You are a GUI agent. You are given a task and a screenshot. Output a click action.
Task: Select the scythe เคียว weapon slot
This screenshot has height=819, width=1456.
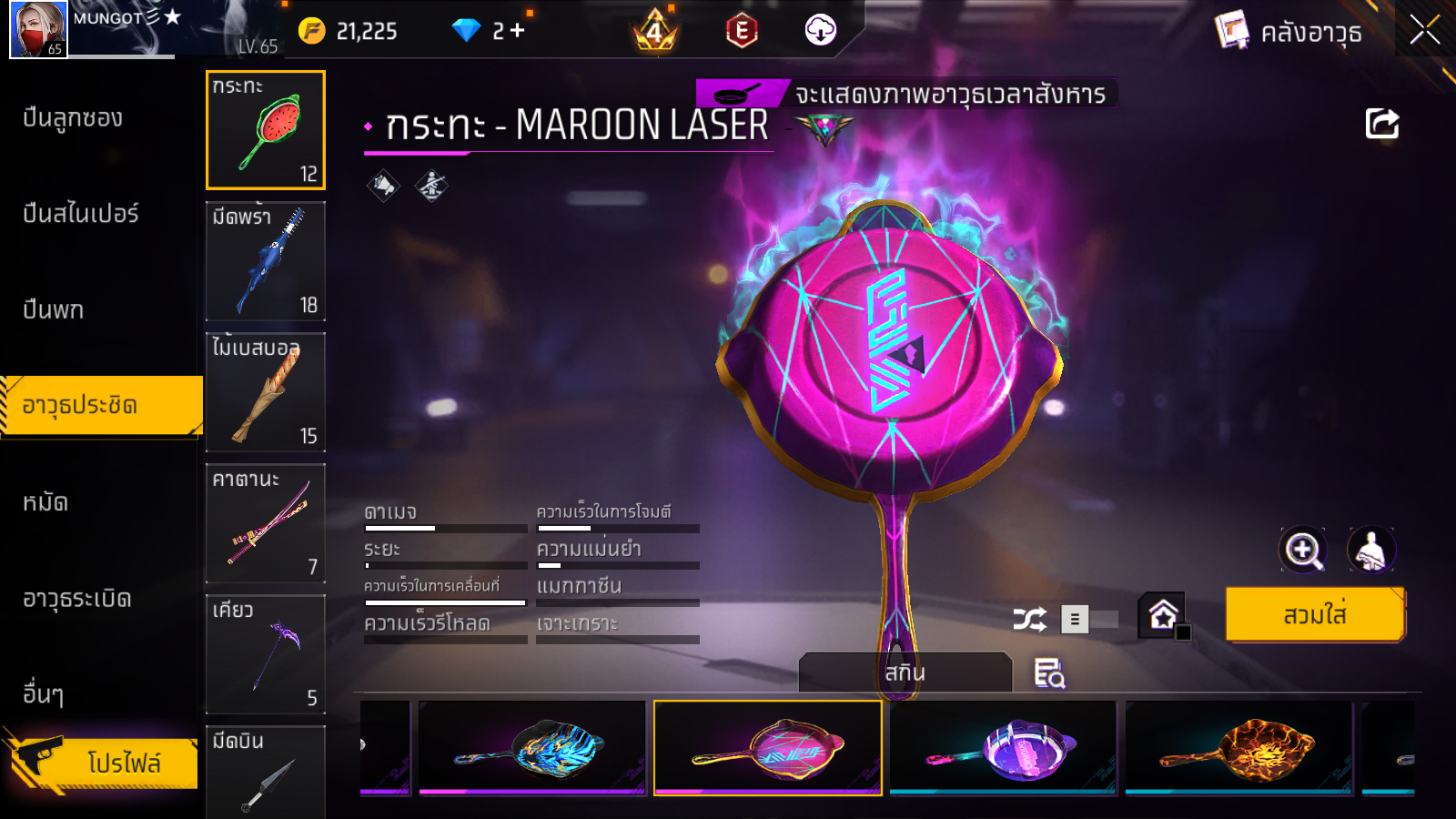[266, 654]
